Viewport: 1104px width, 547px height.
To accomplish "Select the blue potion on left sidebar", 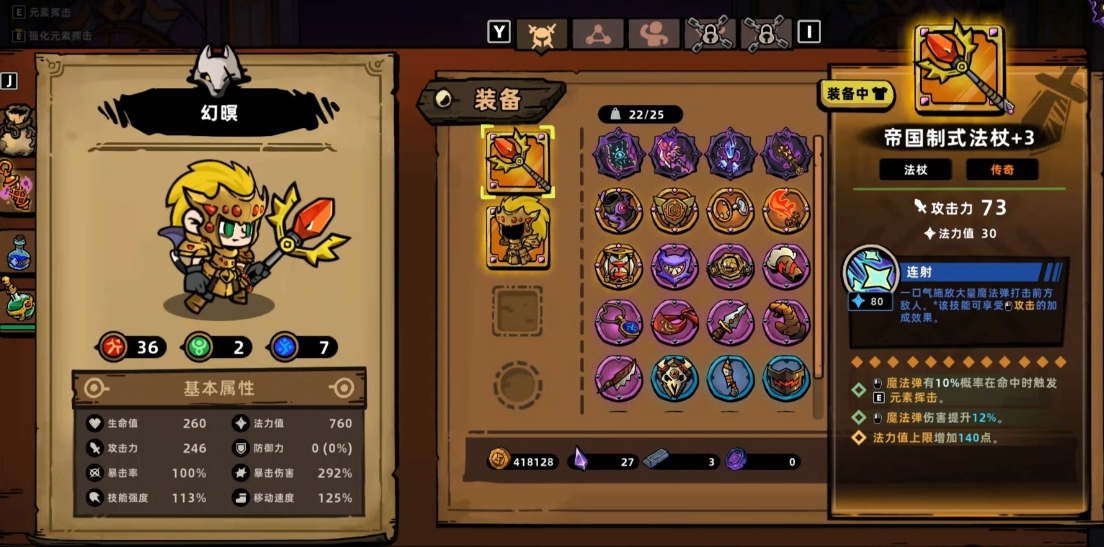I will [x=18, y=252].
